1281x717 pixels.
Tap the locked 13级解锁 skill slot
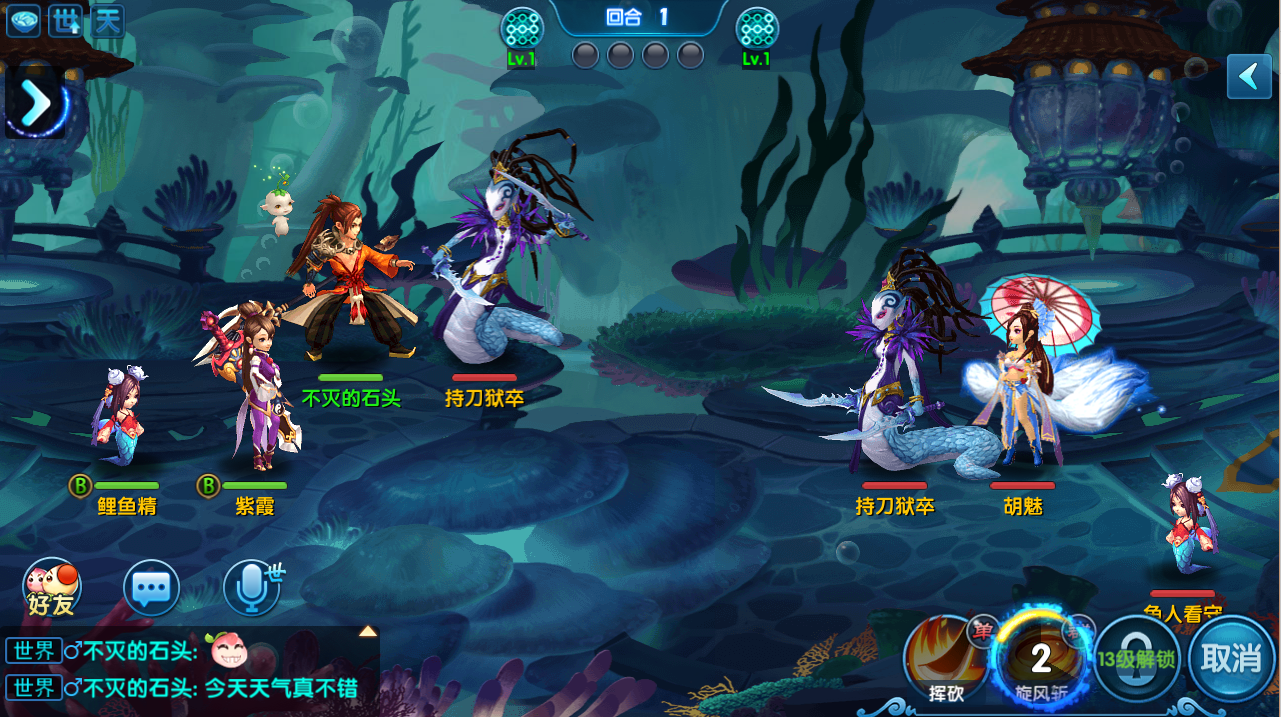[x=1136, y=659]
